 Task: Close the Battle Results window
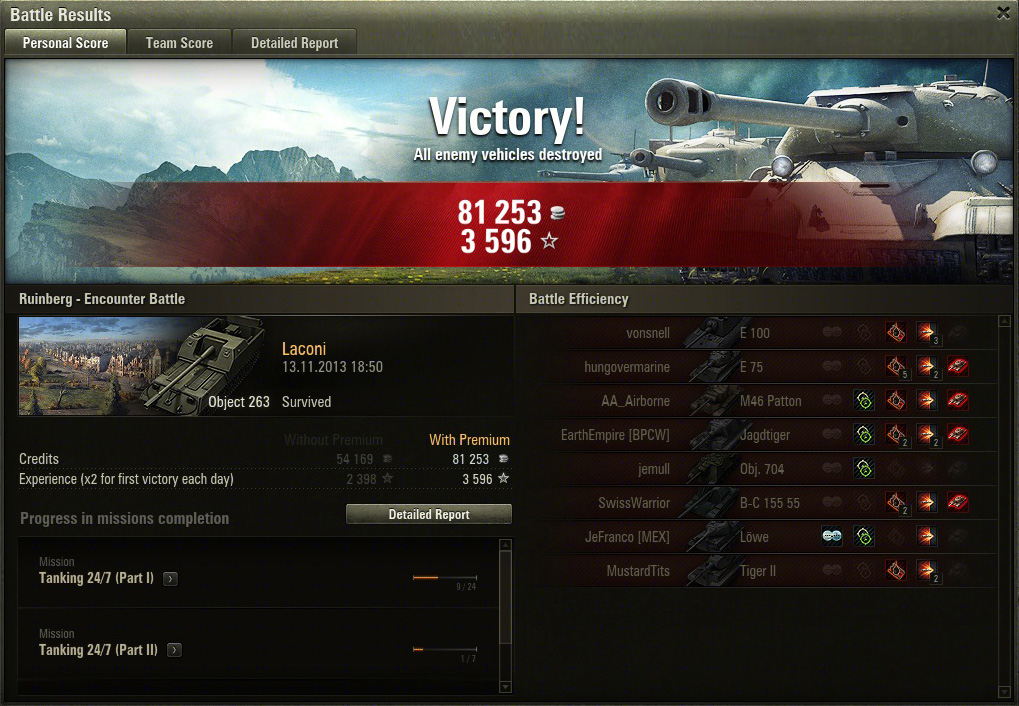tap(1003, 13)
